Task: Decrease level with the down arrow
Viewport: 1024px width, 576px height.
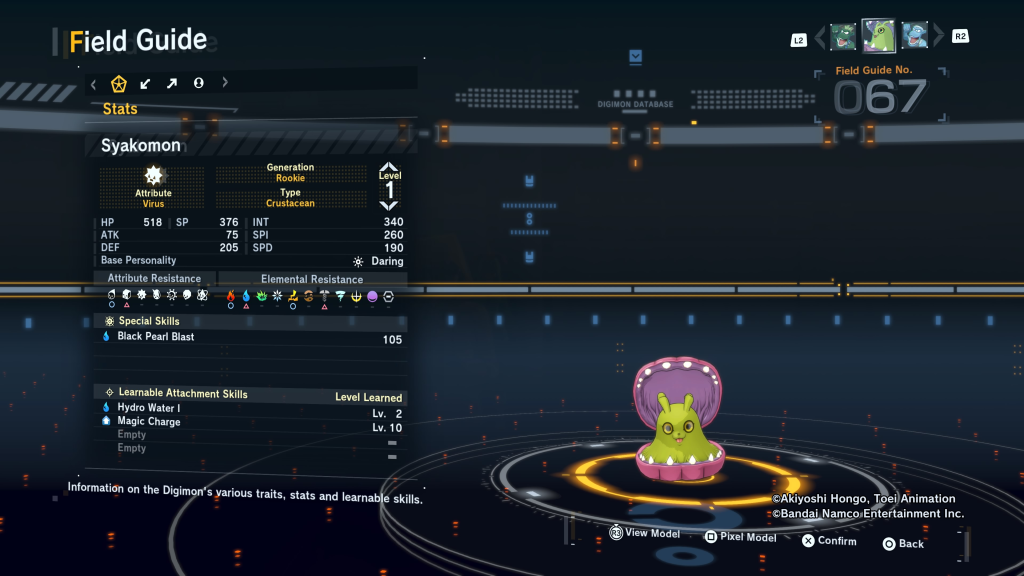Action: 389,204
